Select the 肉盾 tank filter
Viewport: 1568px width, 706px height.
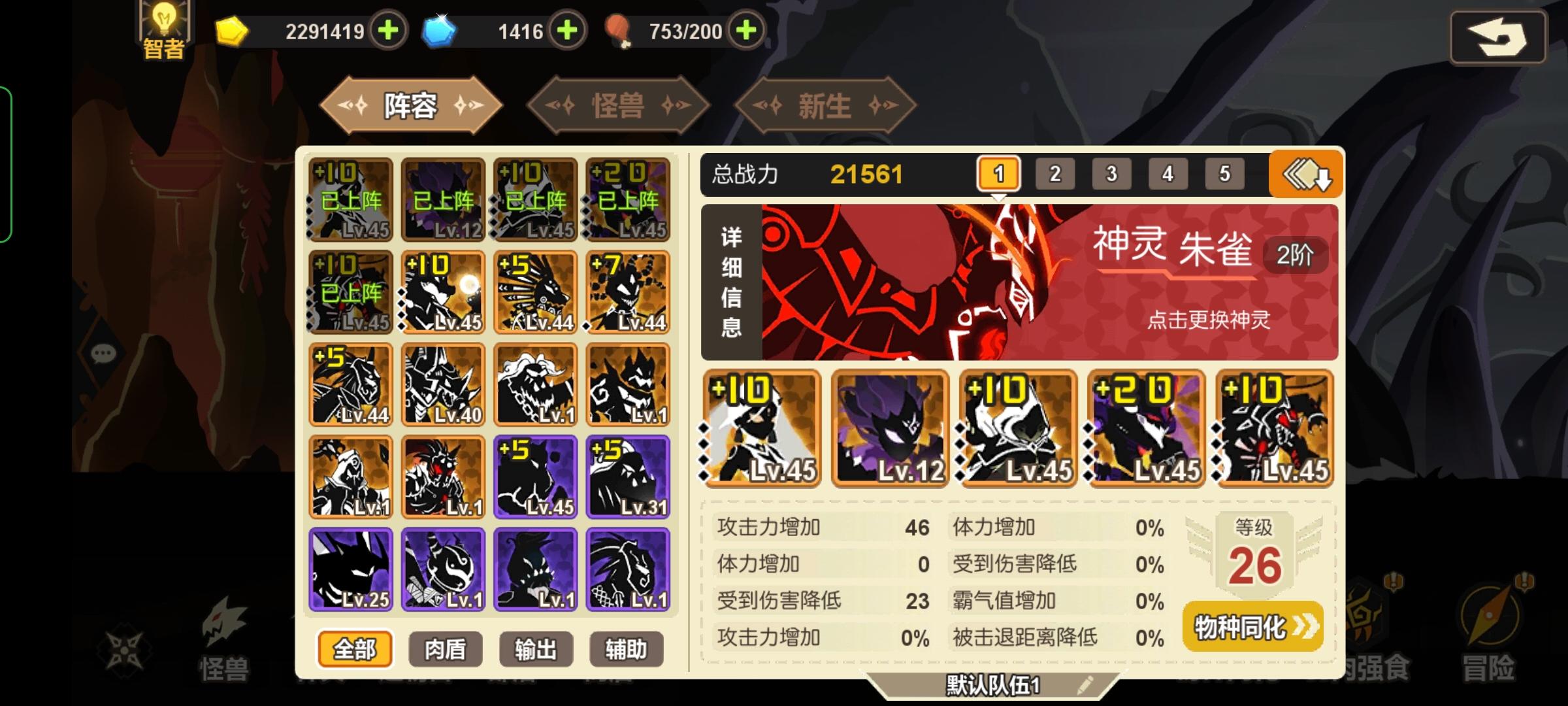[x=446, y=650]
